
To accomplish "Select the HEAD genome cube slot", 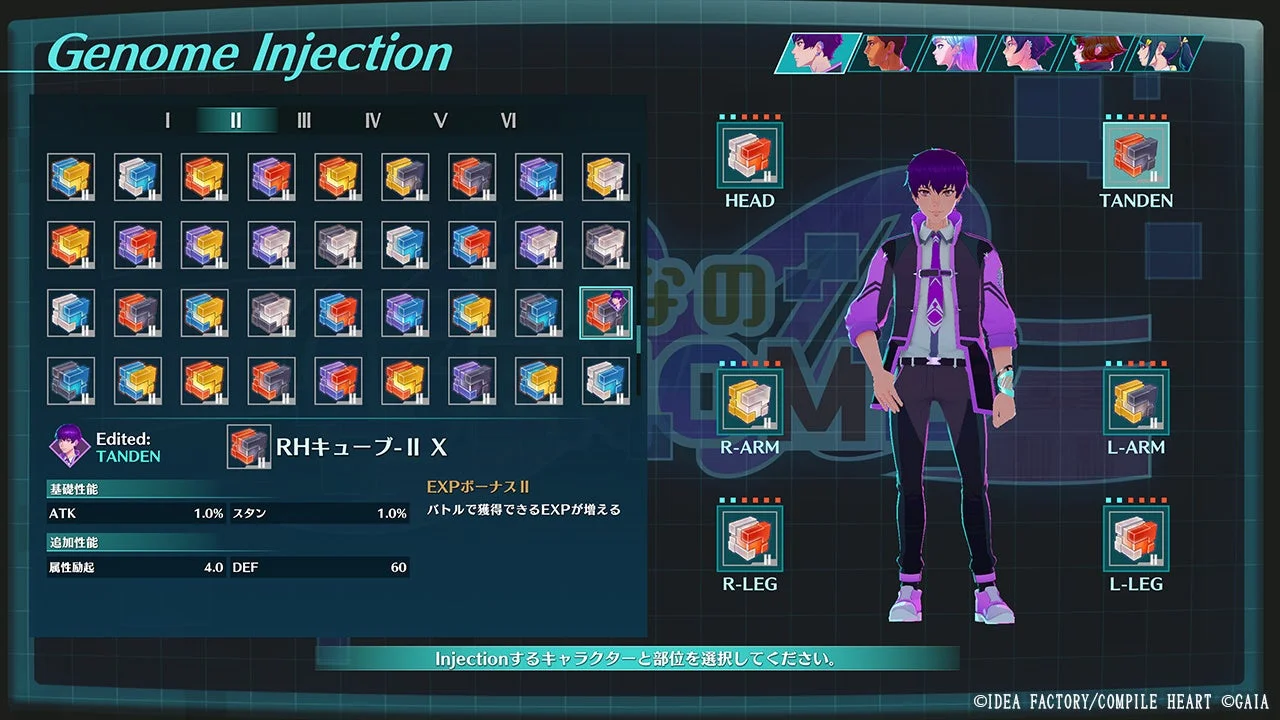I will click(750, 155).
